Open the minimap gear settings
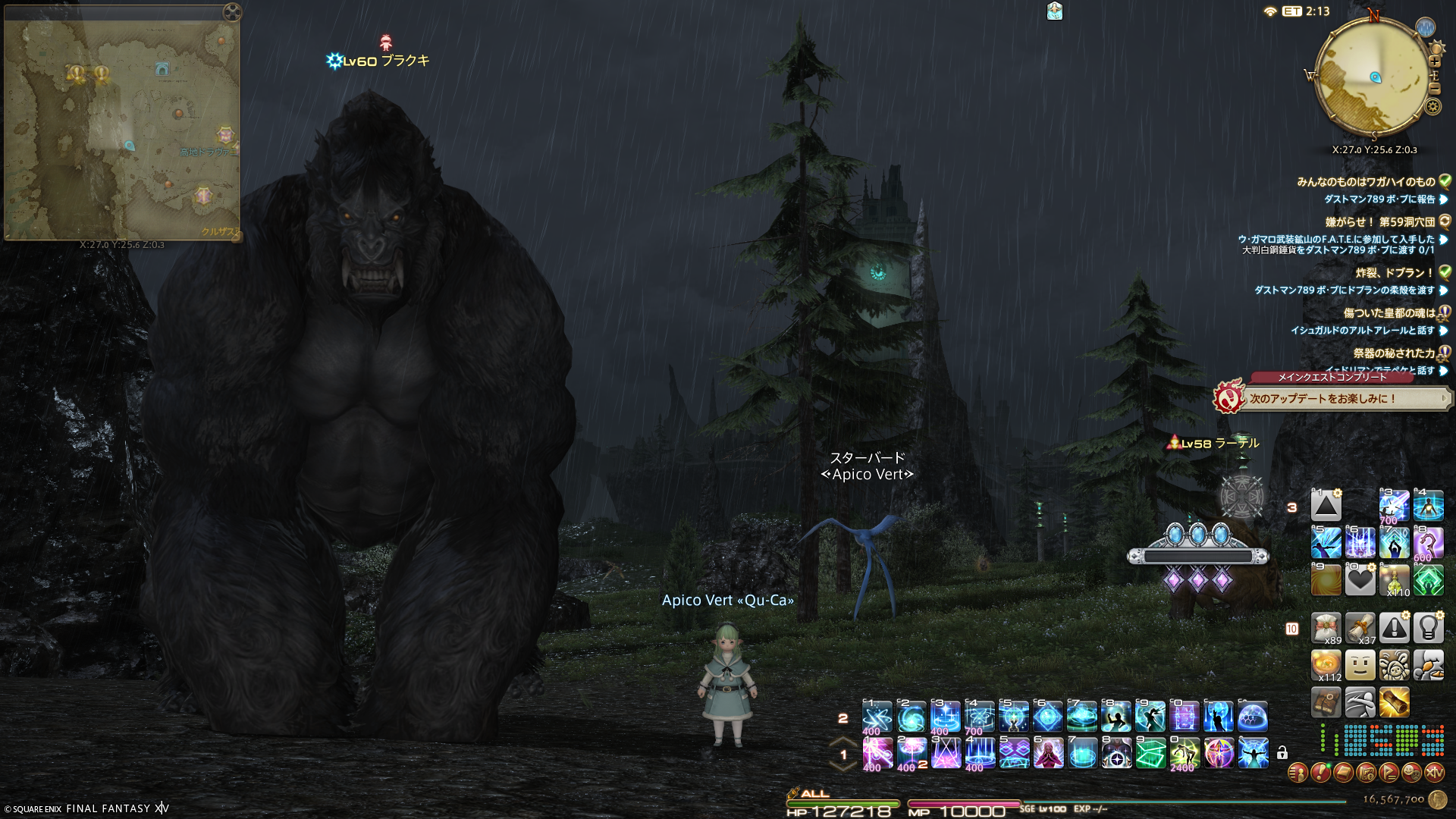This screenshot has width=1456, height=819. pos(1432,106)
